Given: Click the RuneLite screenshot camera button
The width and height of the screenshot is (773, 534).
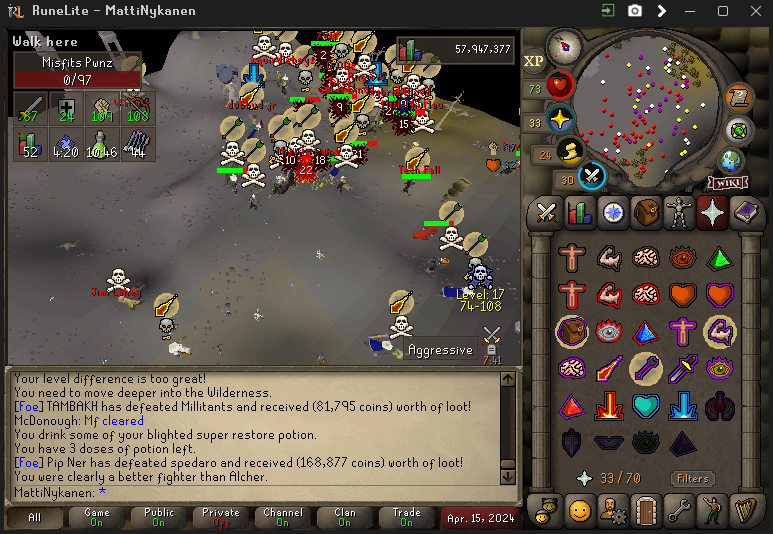Looking at the screenshot, I should pyautogui.click(x=634, y=11).
